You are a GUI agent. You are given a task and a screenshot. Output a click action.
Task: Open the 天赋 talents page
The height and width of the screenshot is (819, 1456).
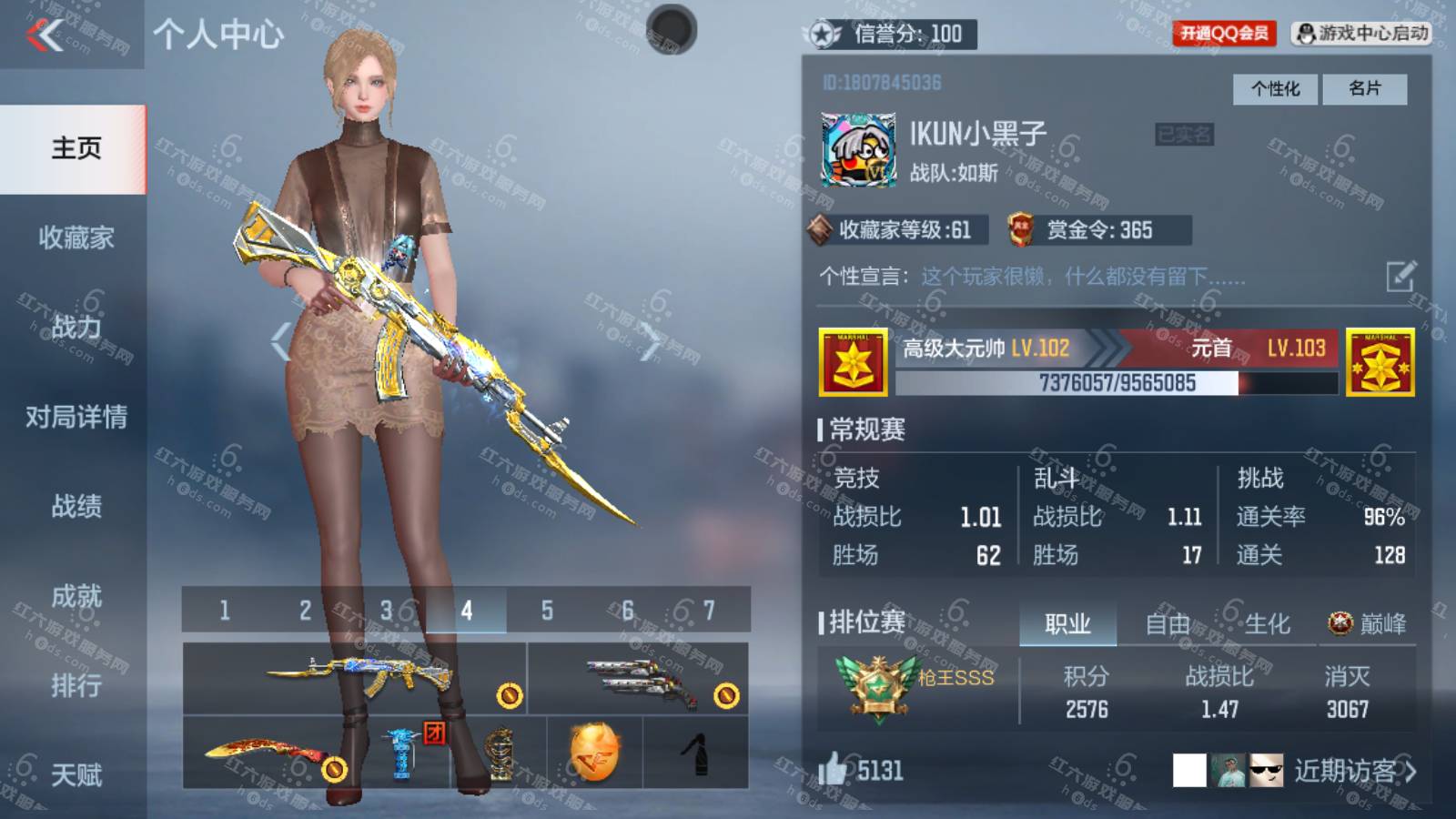[x=76, y=774]
